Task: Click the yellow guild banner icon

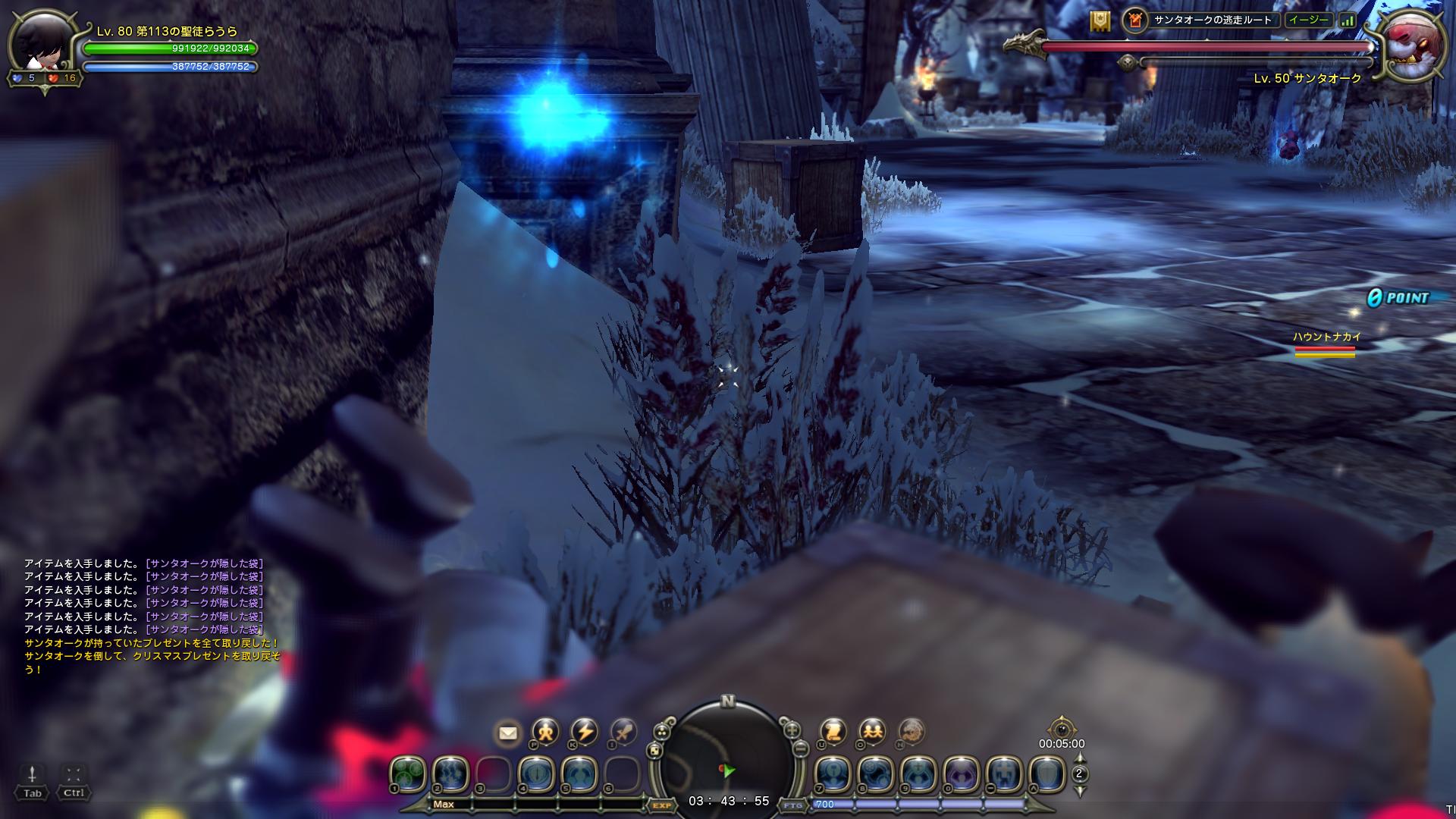Action: pyautogui.click(x=1100, y=21)
